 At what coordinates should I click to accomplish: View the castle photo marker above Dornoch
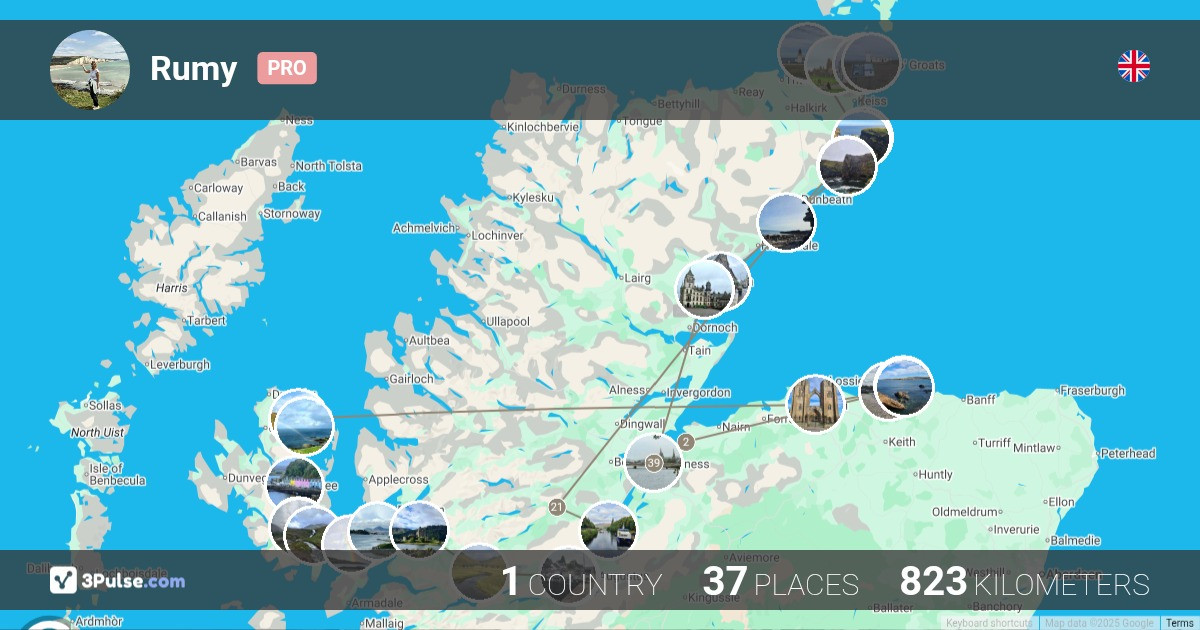coord(704,289)
